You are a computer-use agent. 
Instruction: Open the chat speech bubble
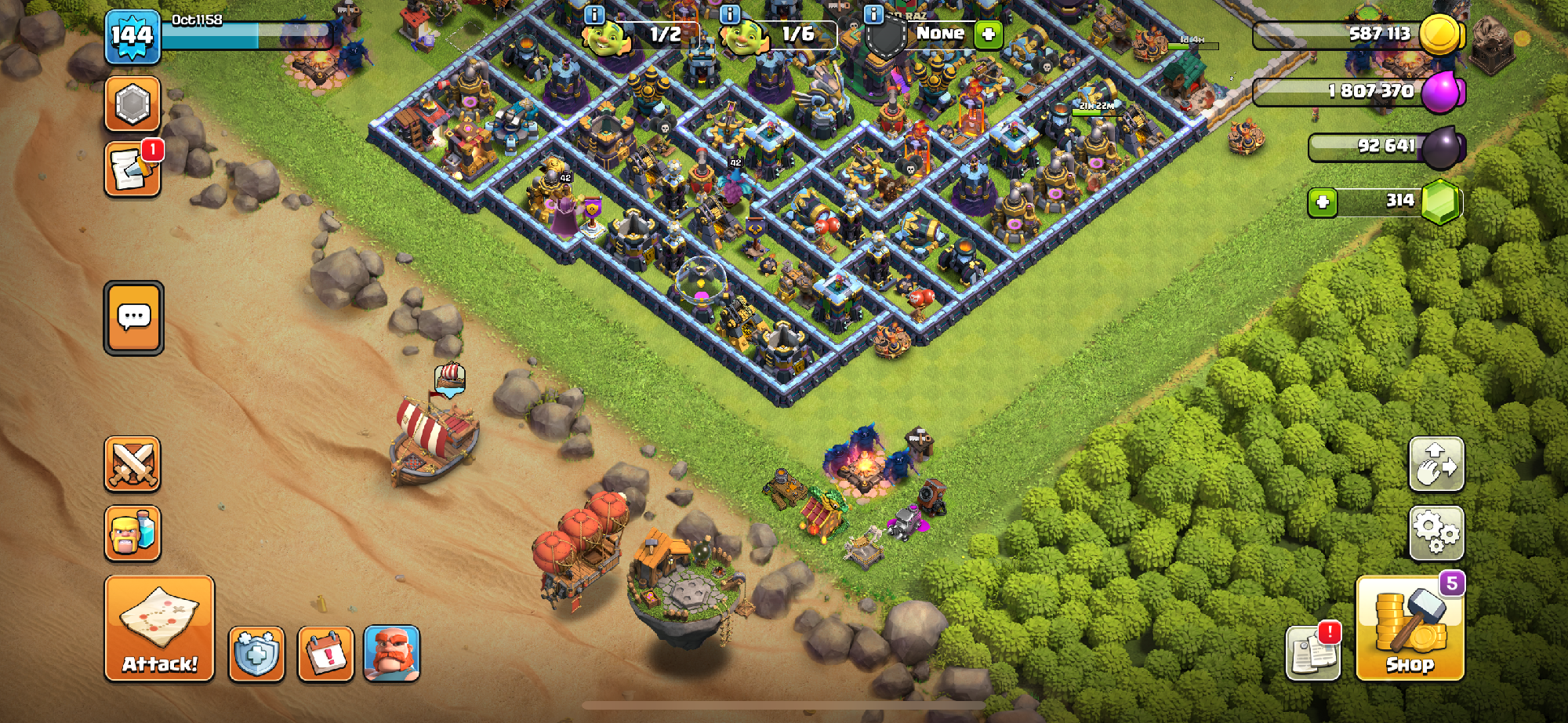coord(134,318)
